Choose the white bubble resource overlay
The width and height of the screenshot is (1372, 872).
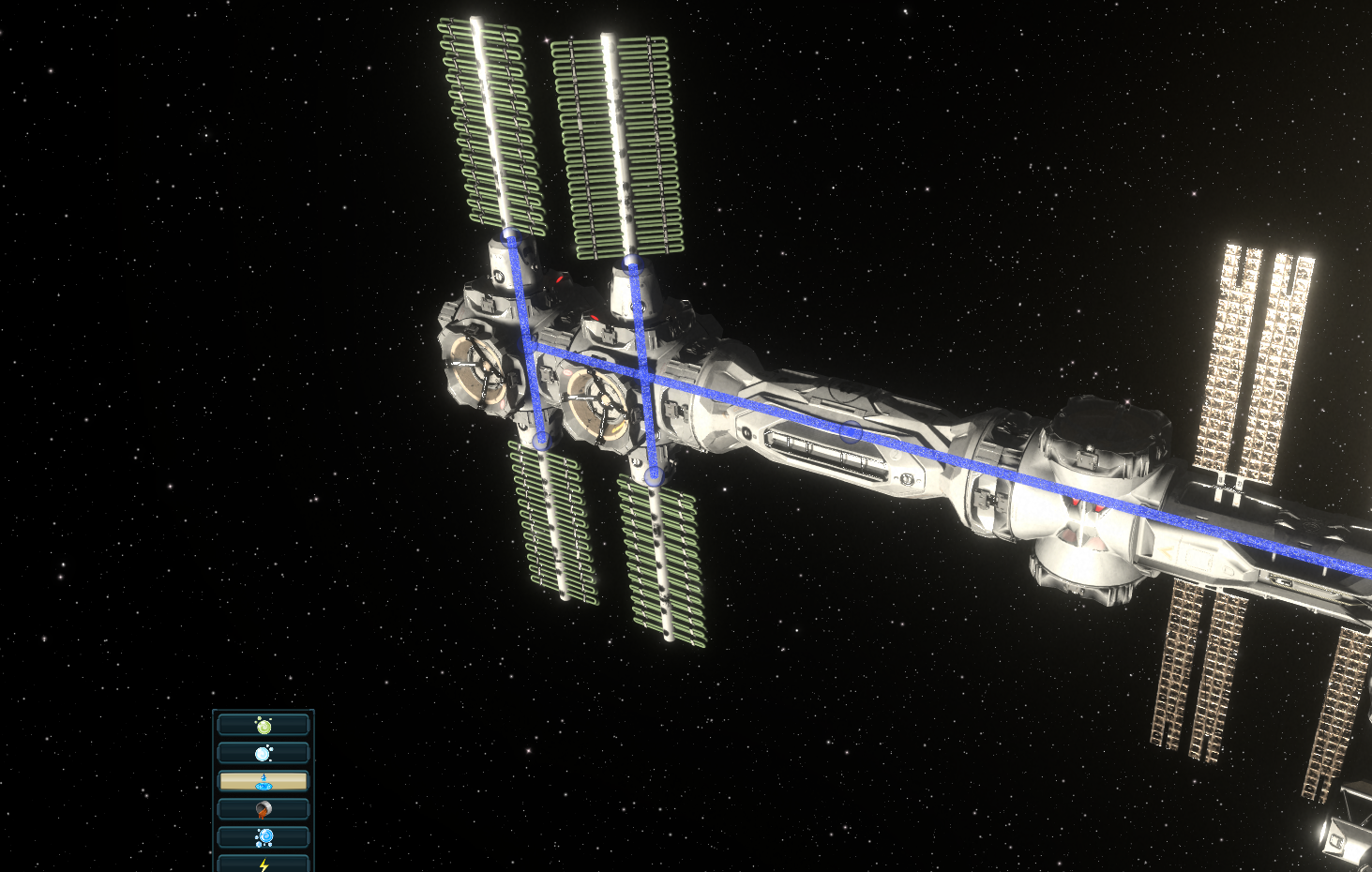[264, 753]
